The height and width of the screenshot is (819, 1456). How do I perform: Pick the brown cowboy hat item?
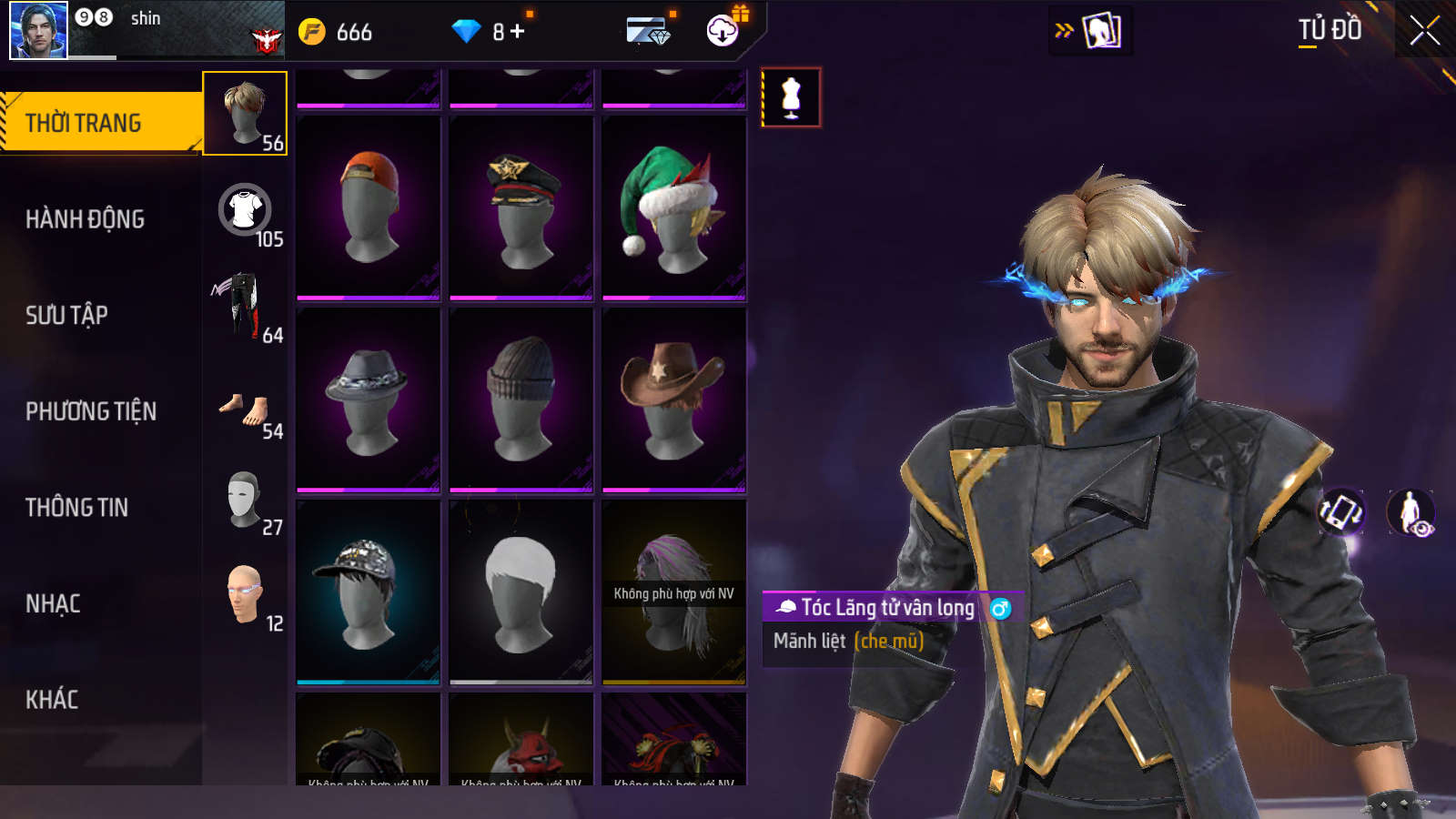click(673, 400)
